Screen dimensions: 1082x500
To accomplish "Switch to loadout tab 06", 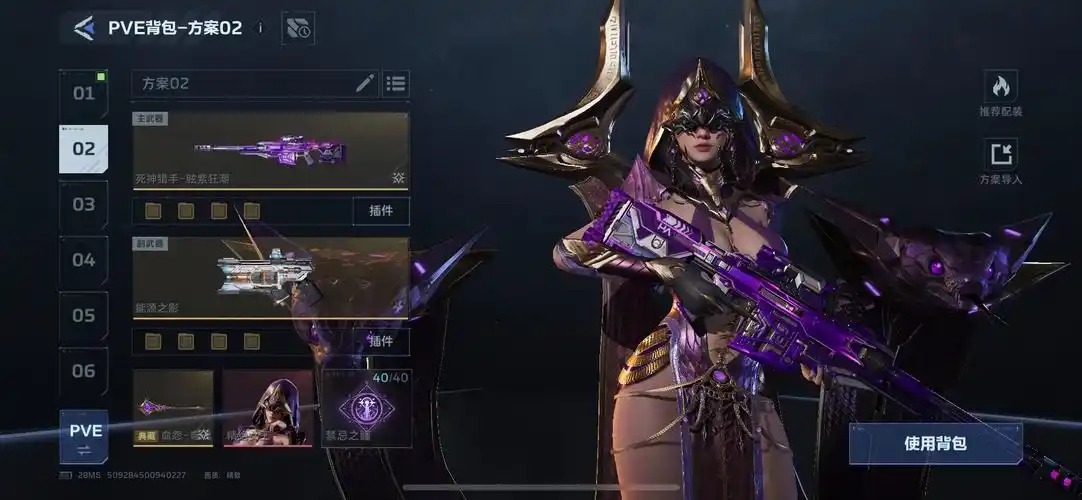I will pyautogui.click(x=84, y=372).
